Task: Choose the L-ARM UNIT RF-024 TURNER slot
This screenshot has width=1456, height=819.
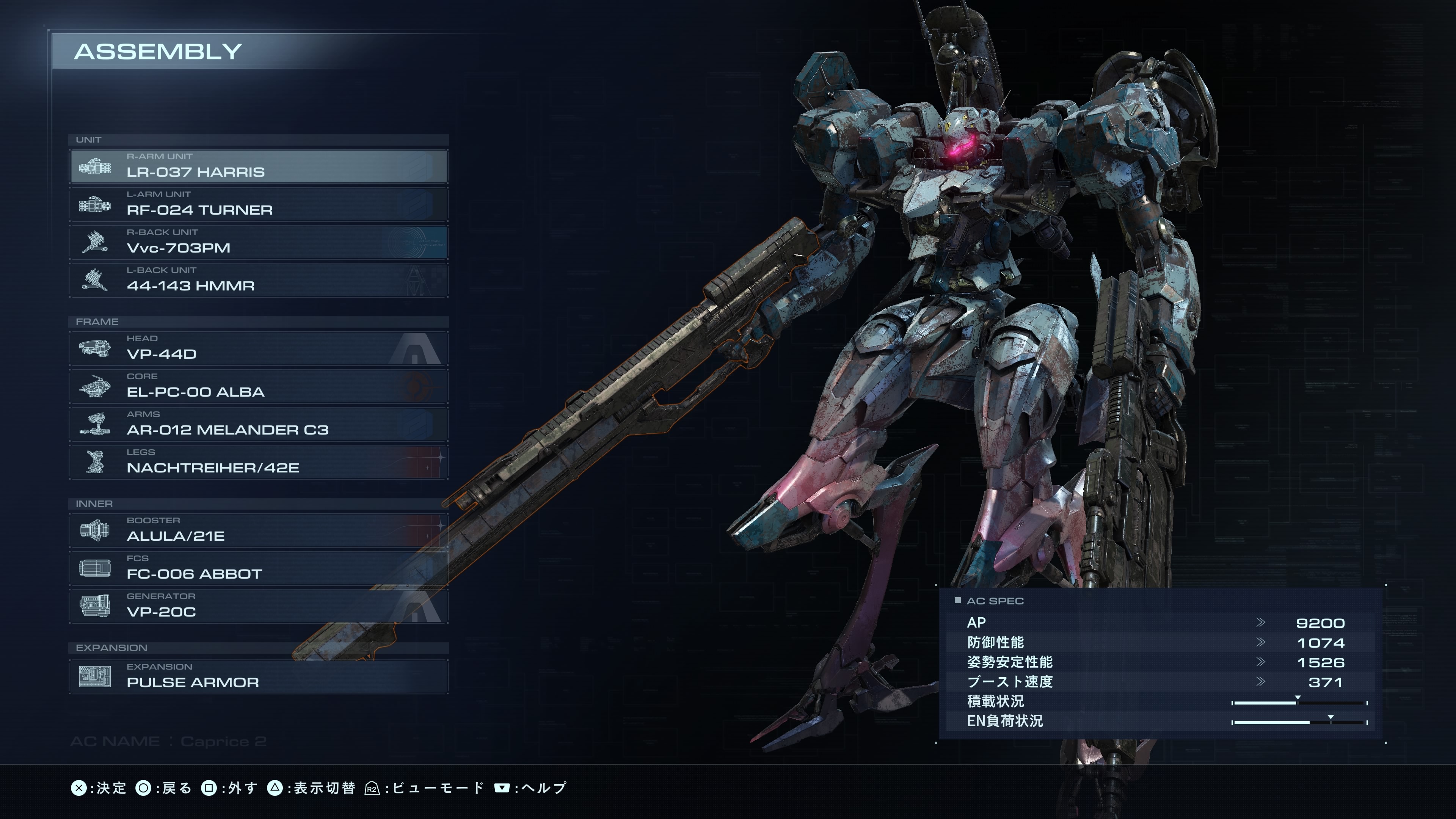Action: point(259,204)
